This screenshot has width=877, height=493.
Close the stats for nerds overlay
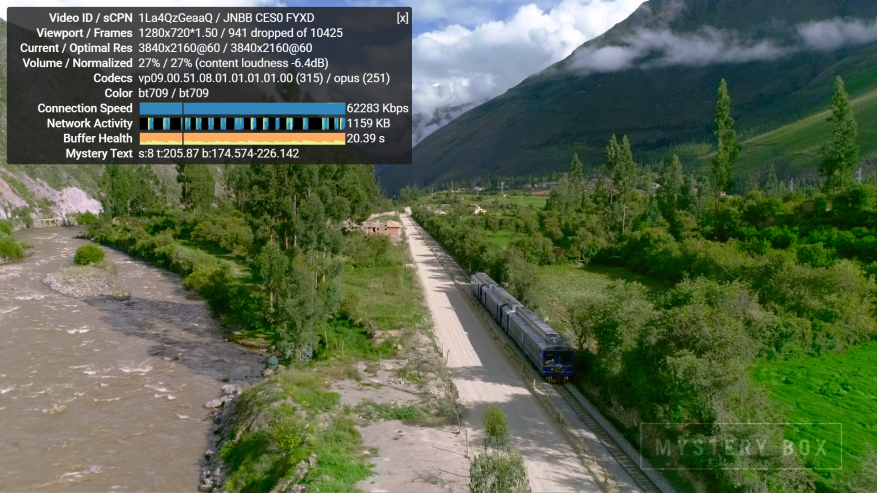pyautogui.click(x=402, y=18)
